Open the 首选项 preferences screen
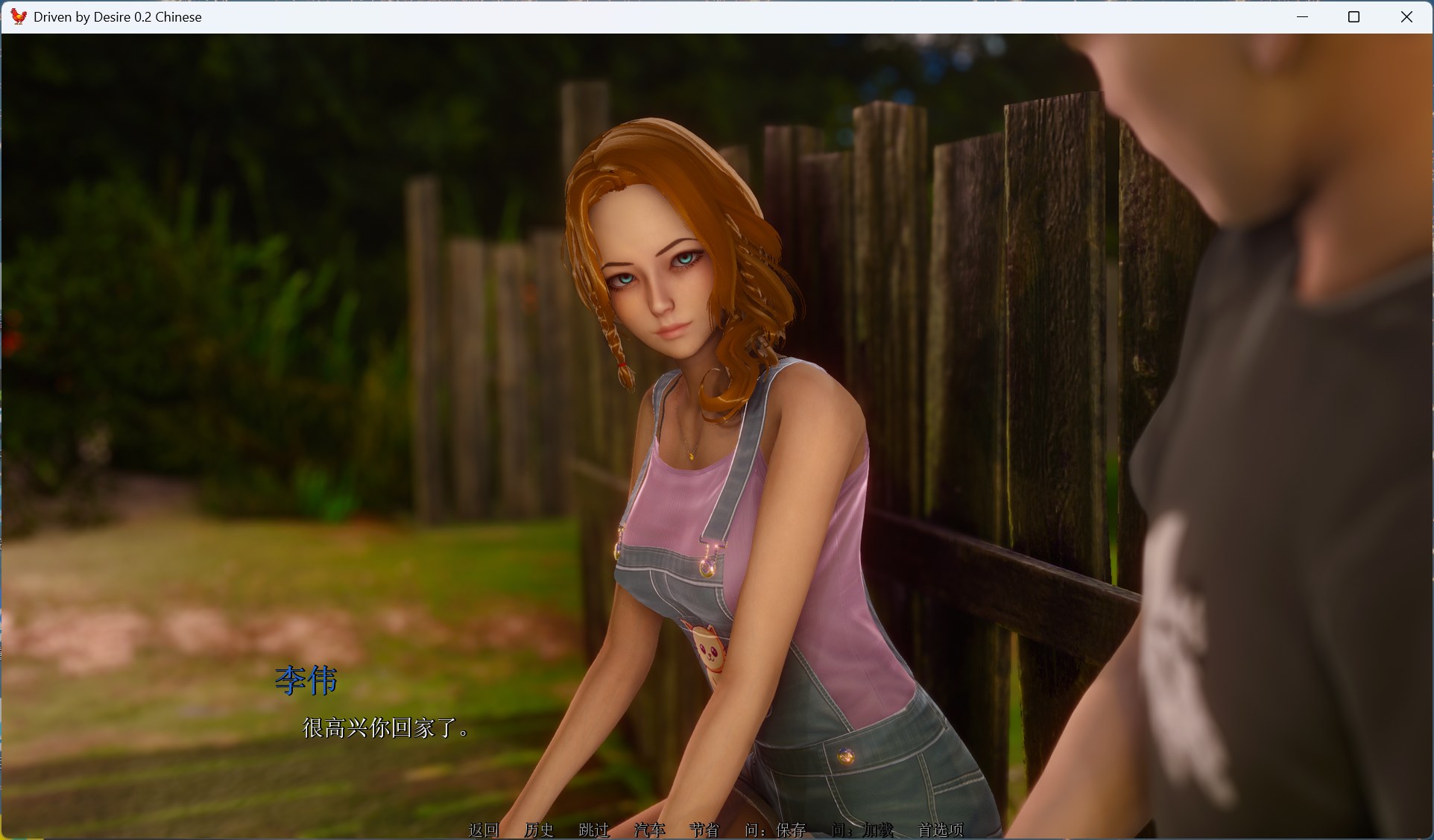 (x=940, y=830)
